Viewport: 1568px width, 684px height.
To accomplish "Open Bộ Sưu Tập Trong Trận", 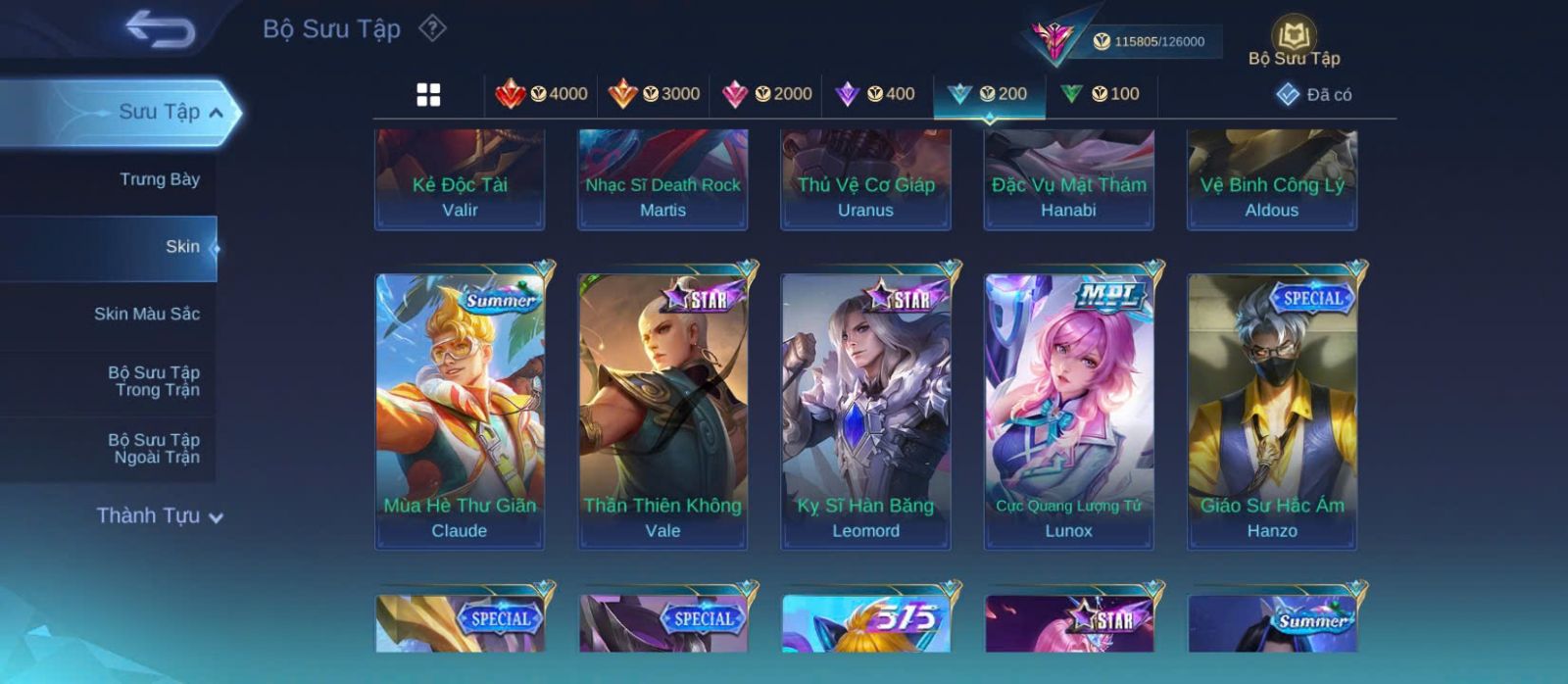I will tap(154, 381).
